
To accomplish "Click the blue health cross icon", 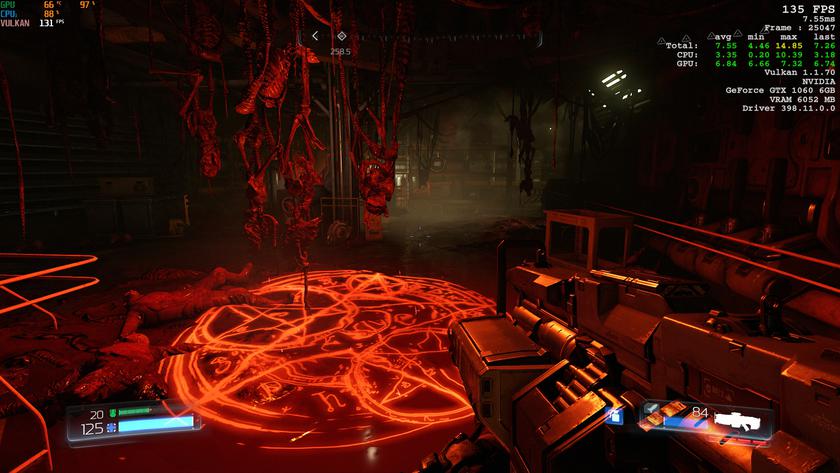I will 112,428.
